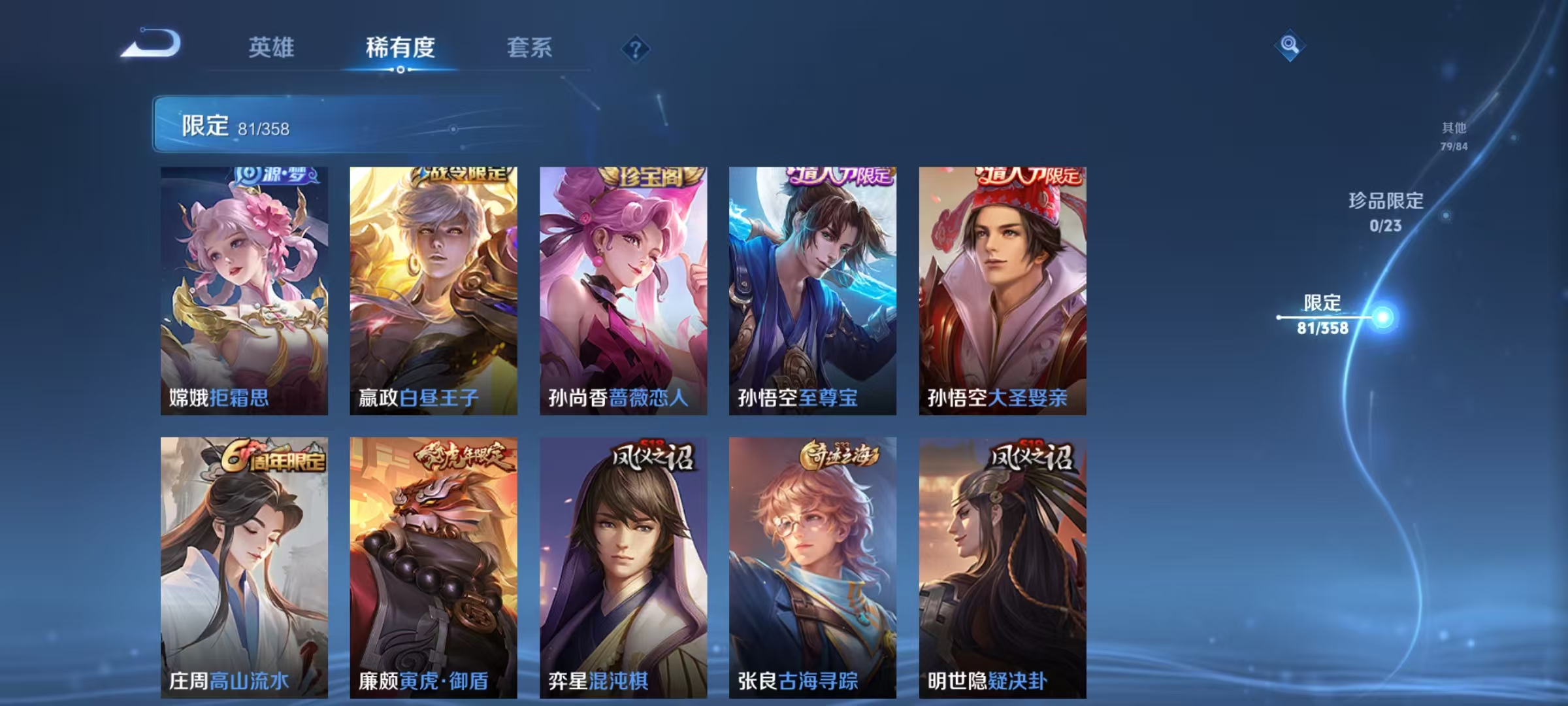Switch to the 英雄 tab
This screenshot has height=706, width=1568.
[272, 47]
